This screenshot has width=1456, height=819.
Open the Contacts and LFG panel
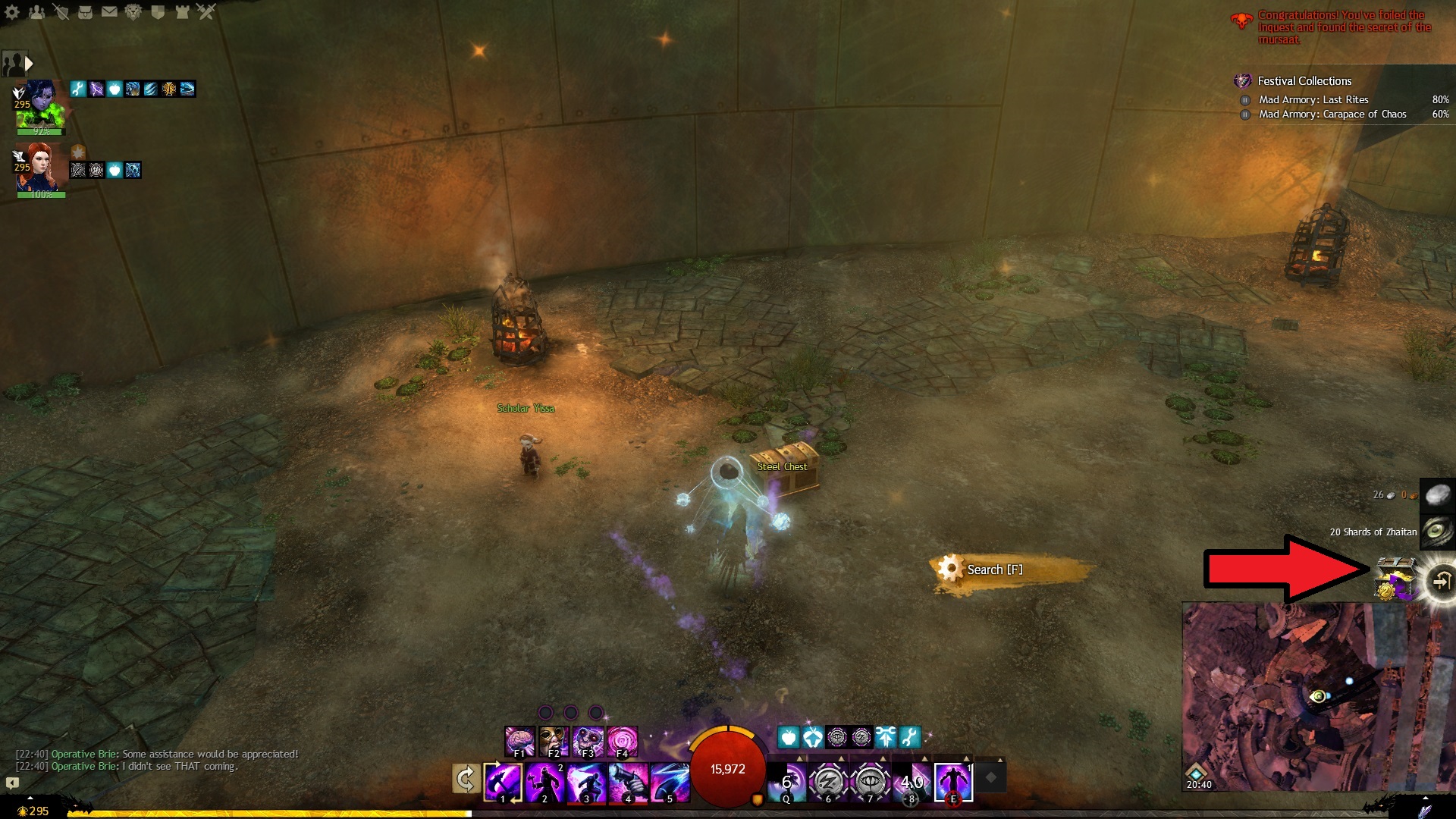click(x=36, y=11)
